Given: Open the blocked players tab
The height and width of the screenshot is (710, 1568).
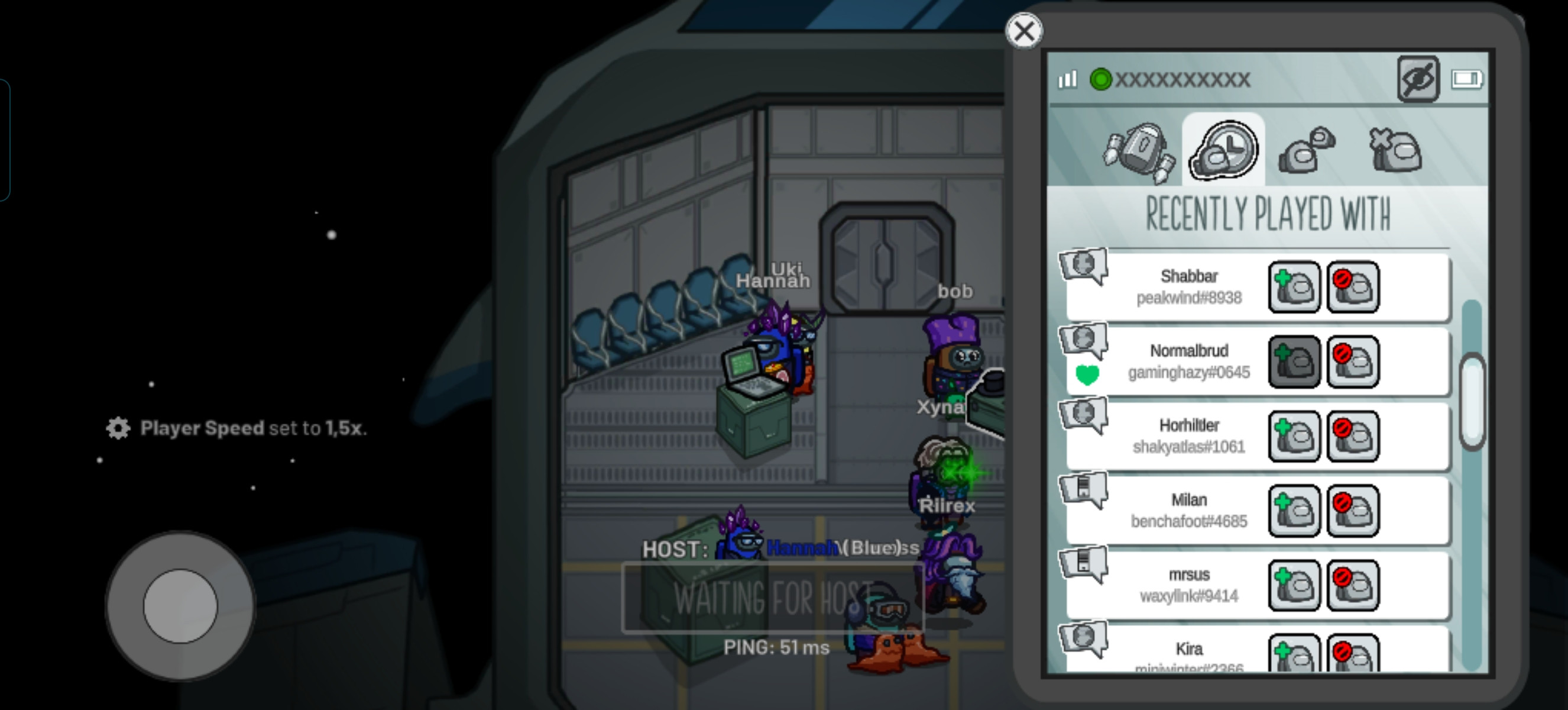Looking at the screenshot, I should coord(1395,150).
